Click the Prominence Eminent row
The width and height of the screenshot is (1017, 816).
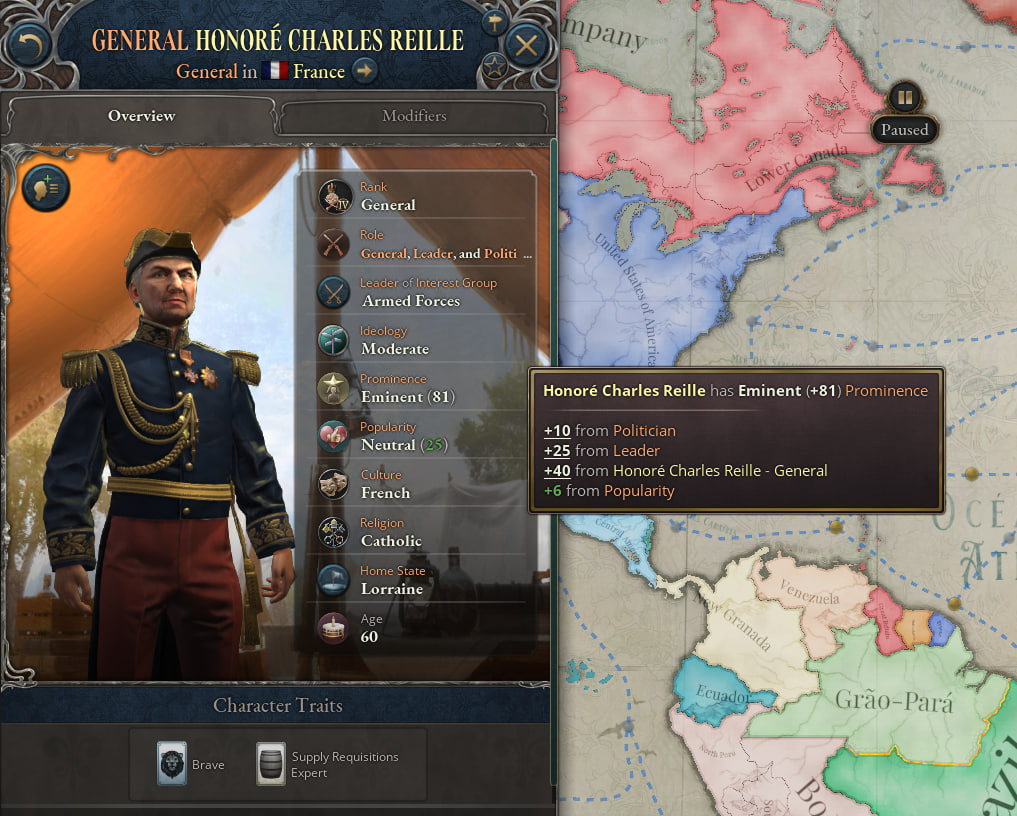(x=408, y=397)
